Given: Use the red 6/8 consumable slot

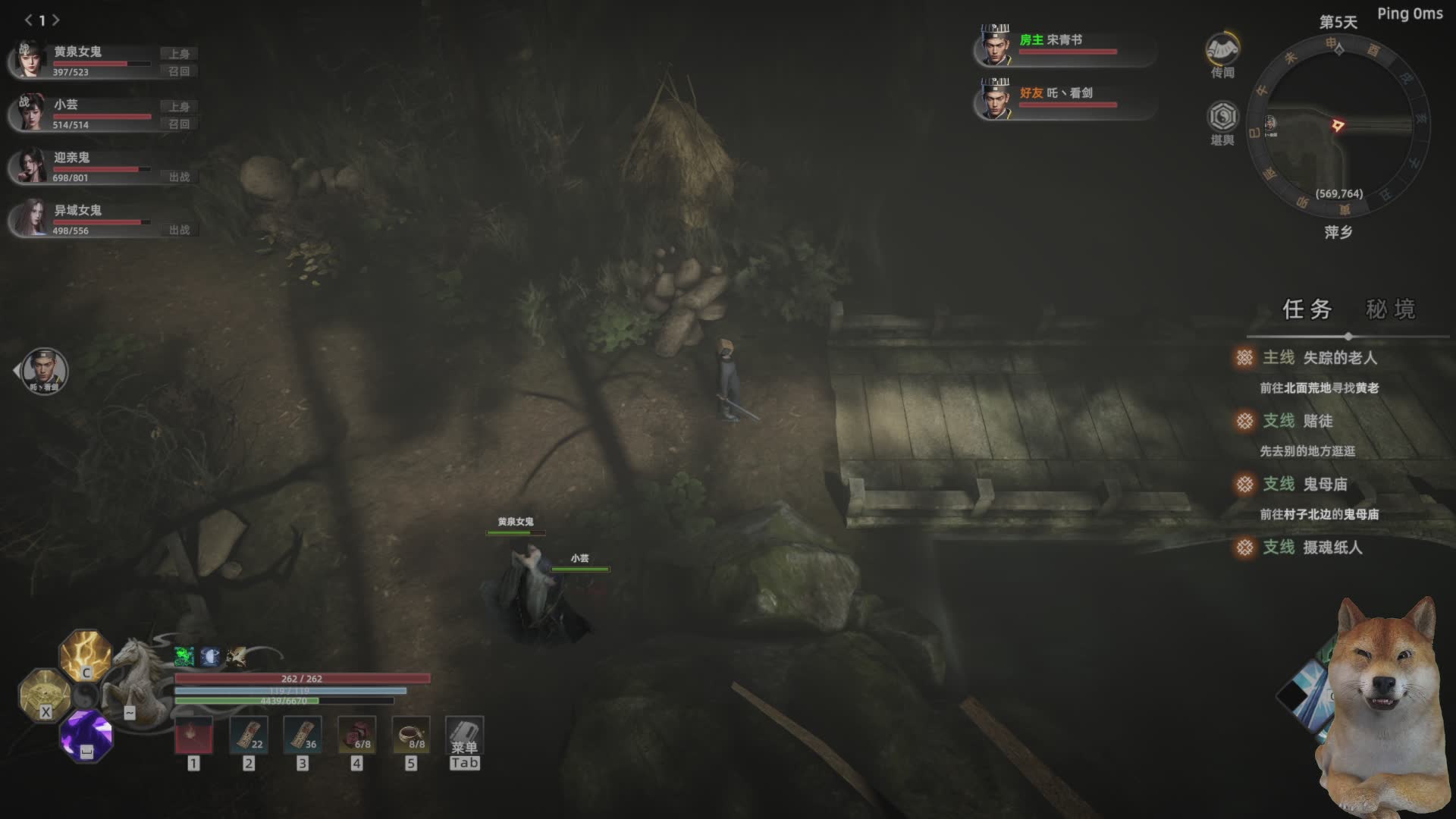Looking at the screenshot, I should 356,736.
